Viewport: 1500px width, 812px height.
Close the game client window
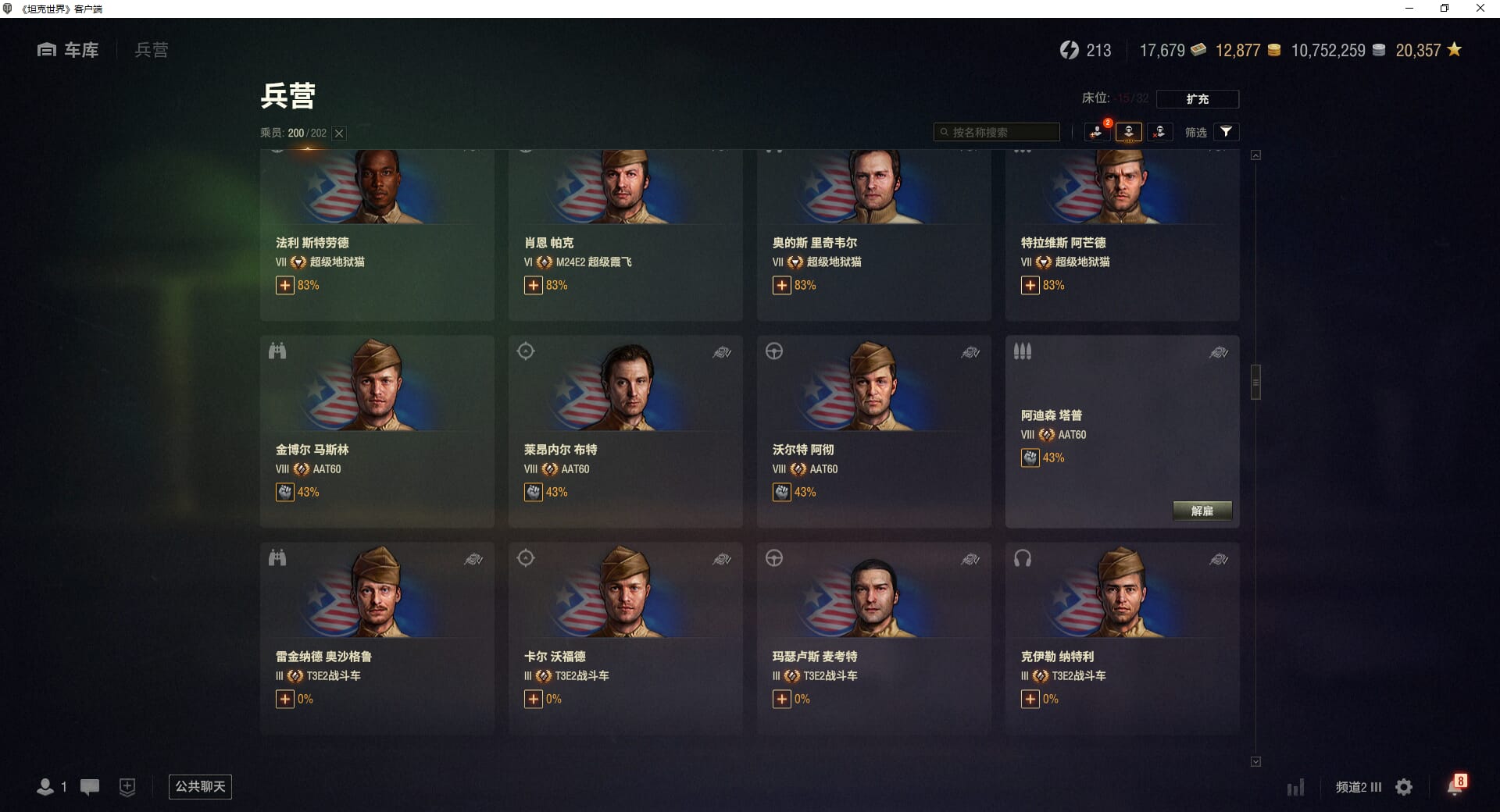tap(1480, 9)
